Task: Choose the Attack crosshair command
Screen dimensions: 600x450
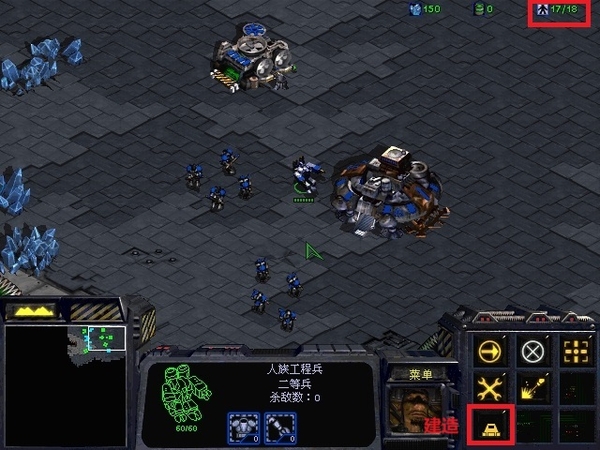Action: click(x=576, y=351)
